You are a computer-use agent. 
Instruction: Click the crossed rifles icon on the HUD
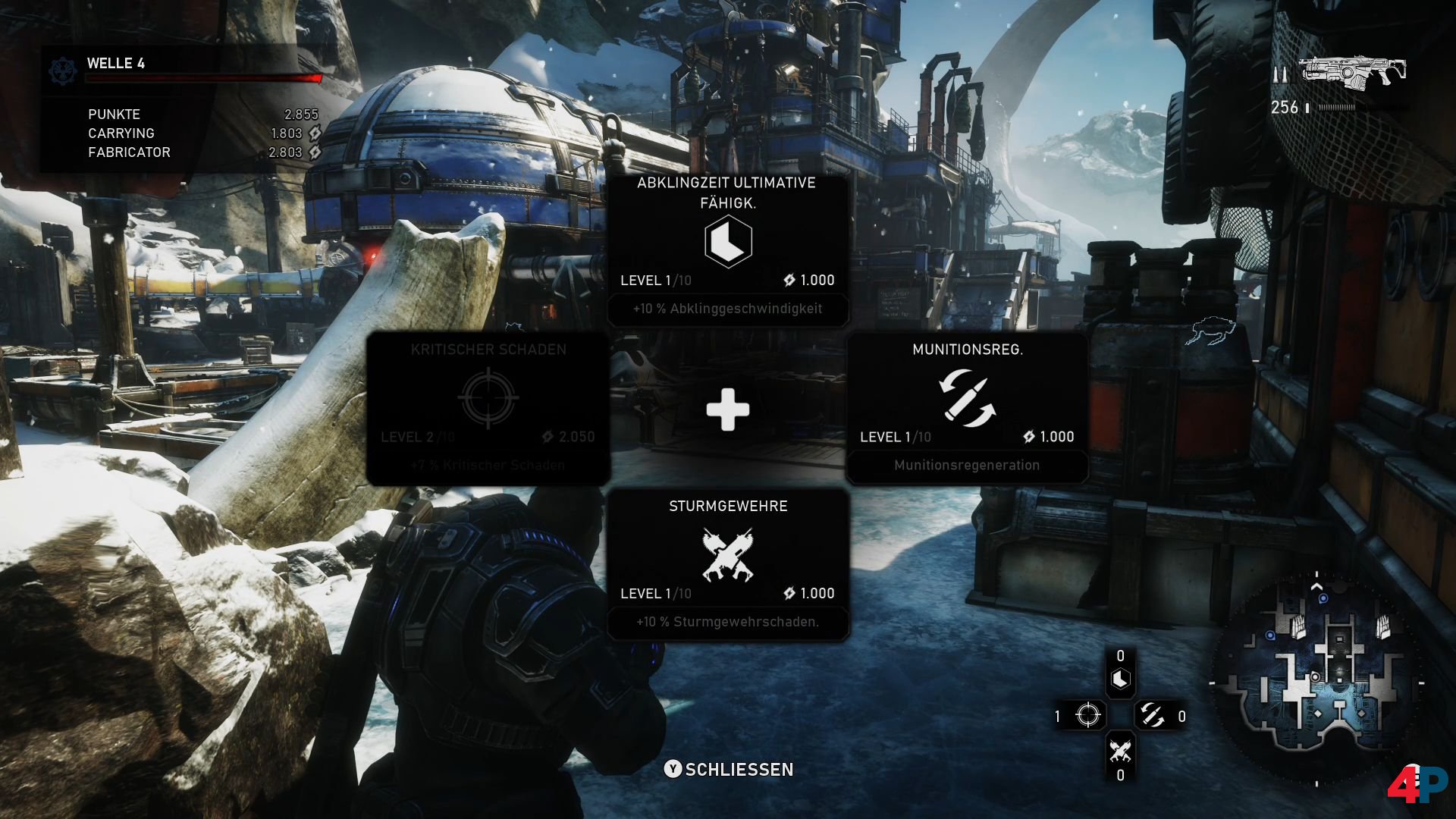[x=1120, y=750]
